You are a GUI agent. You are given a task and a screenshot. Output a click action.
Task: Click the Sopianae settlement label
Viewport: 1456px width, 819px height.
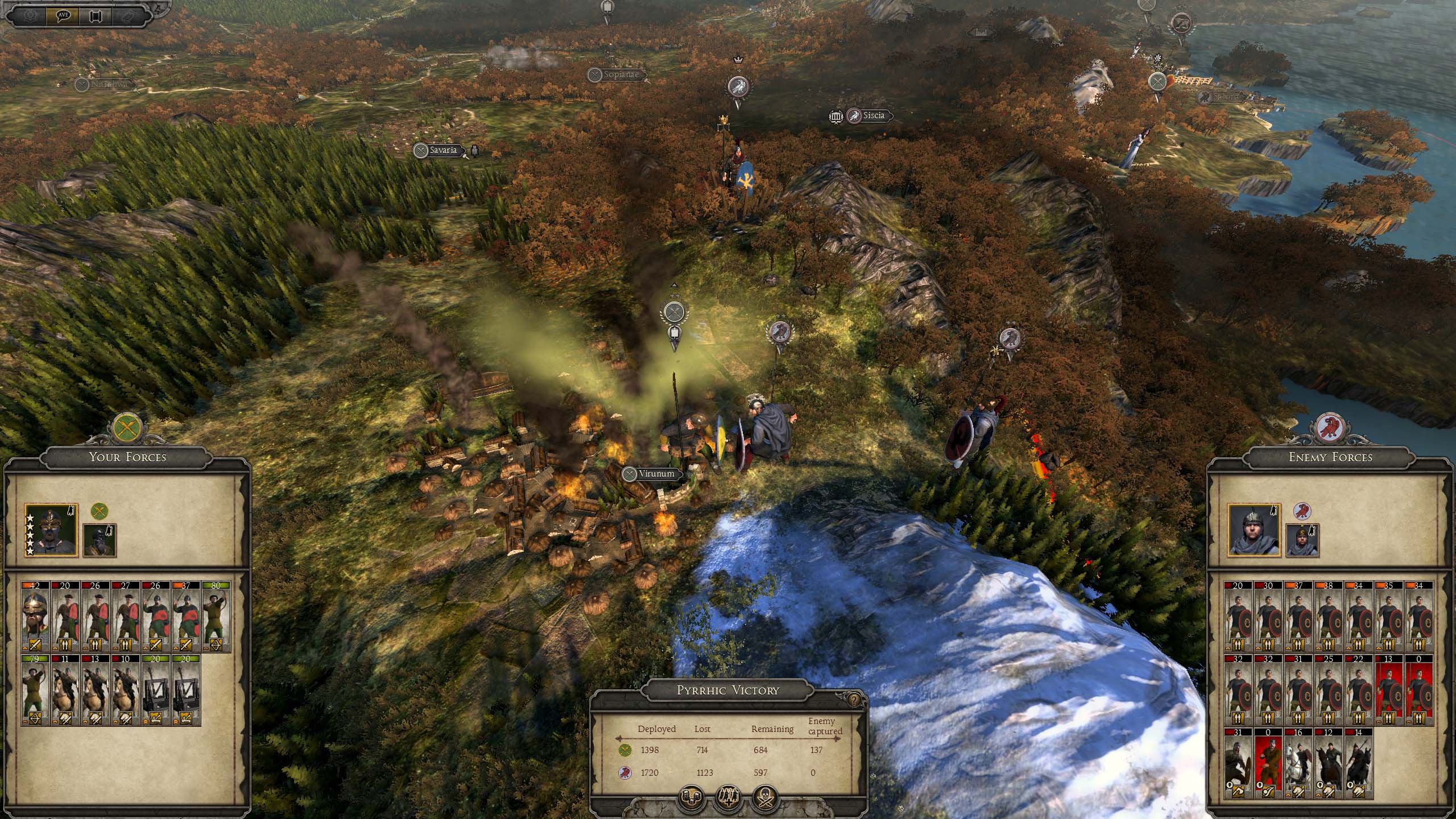[x=621, y=75]
